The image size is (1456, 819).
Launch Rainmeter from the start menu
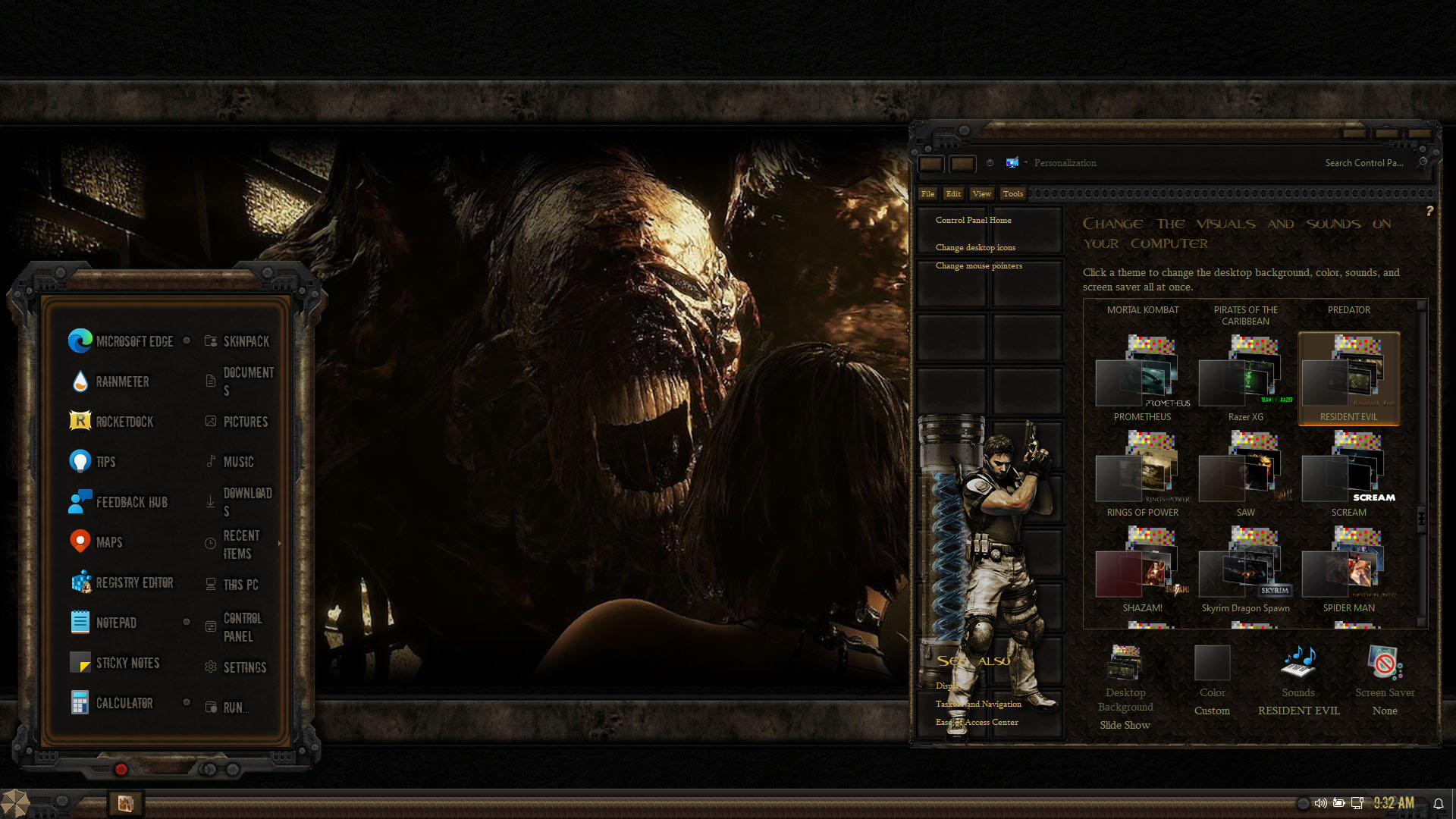click(x=110, y=381)
